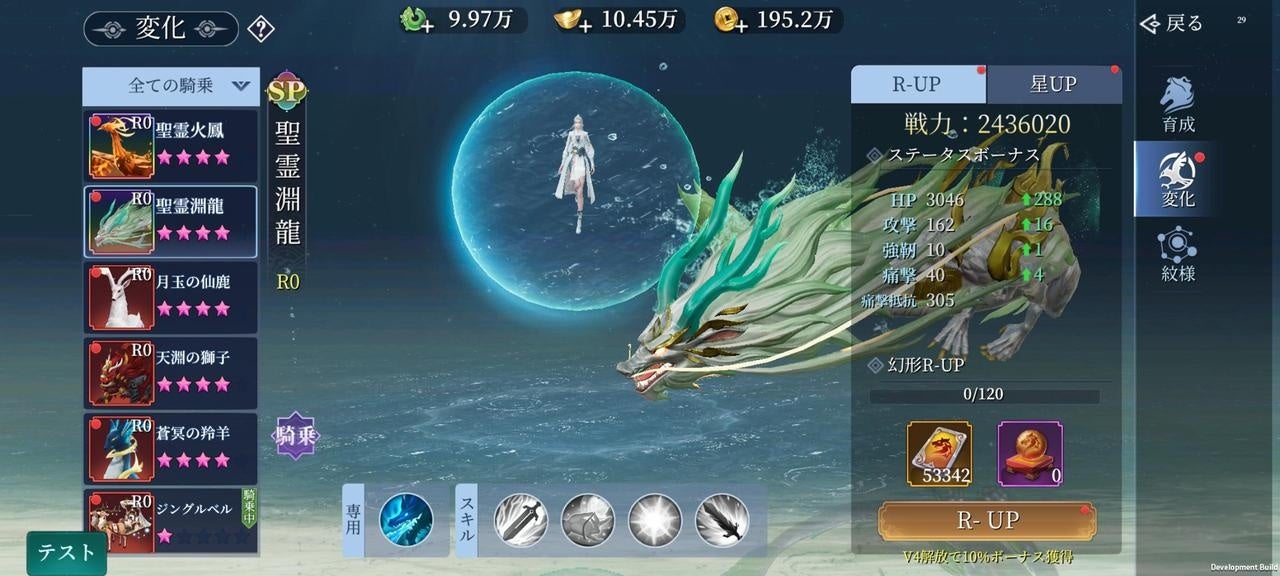1280x576 pixels.
Task: Tap the purple 騎乗 ride button
Action: point(296,435)
